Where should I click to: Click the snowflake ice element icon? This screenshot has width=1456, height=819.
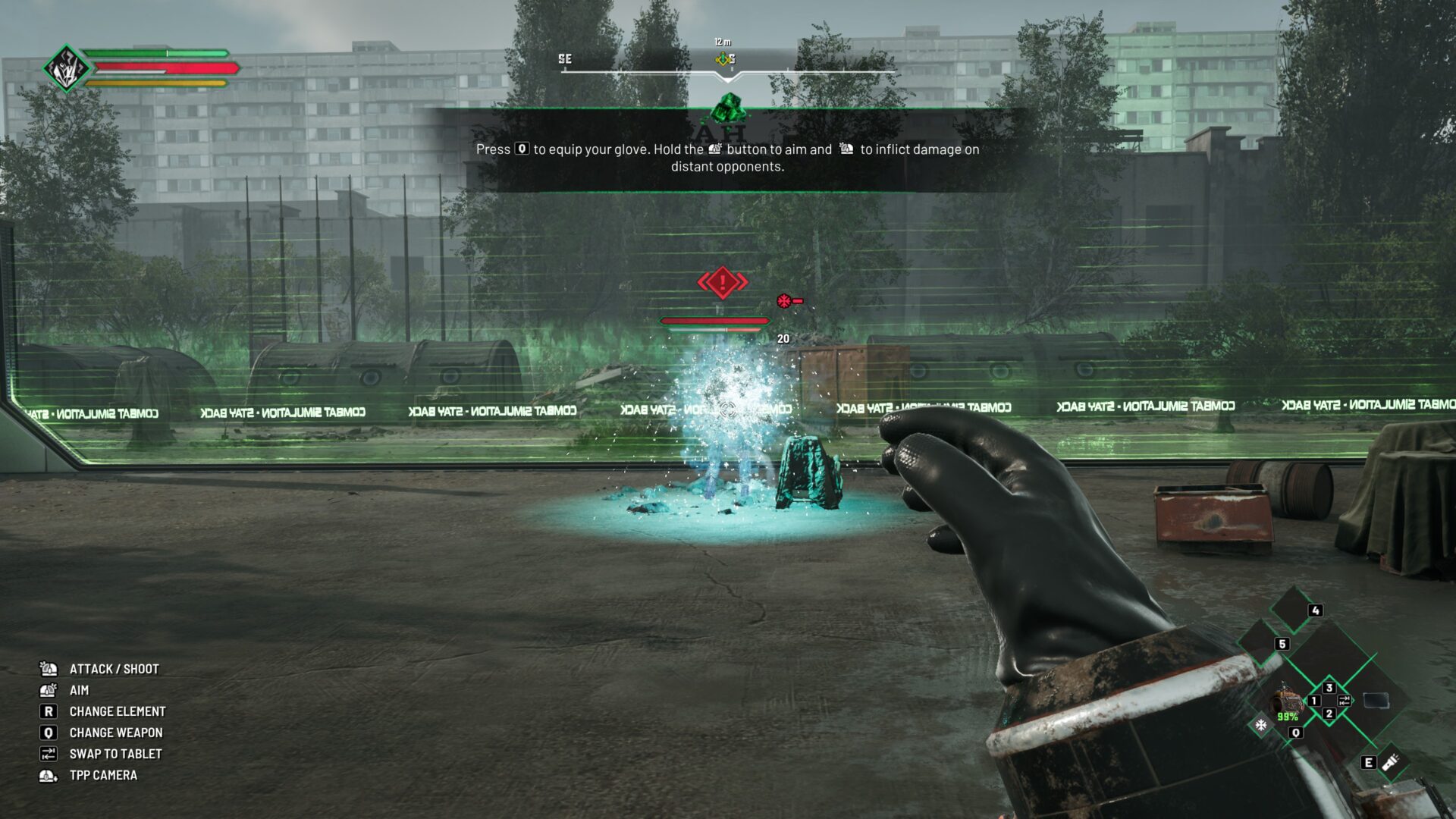pos(1260,725)
